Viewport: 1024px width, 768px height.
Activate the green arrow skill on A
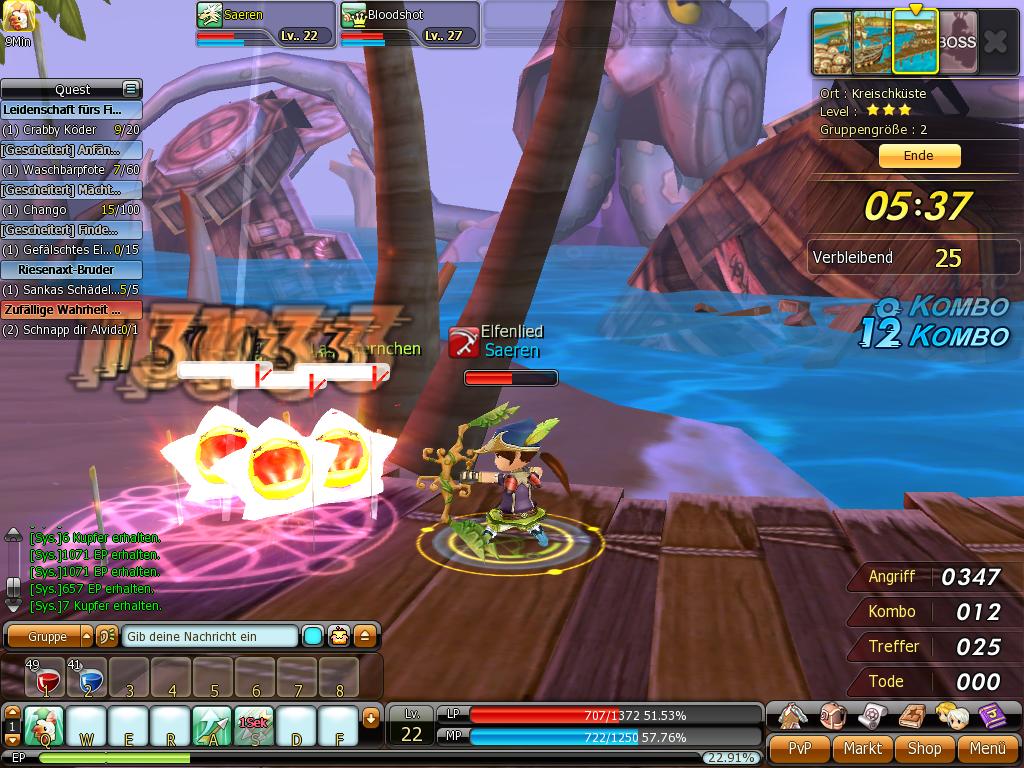click(x=212, y=725)
